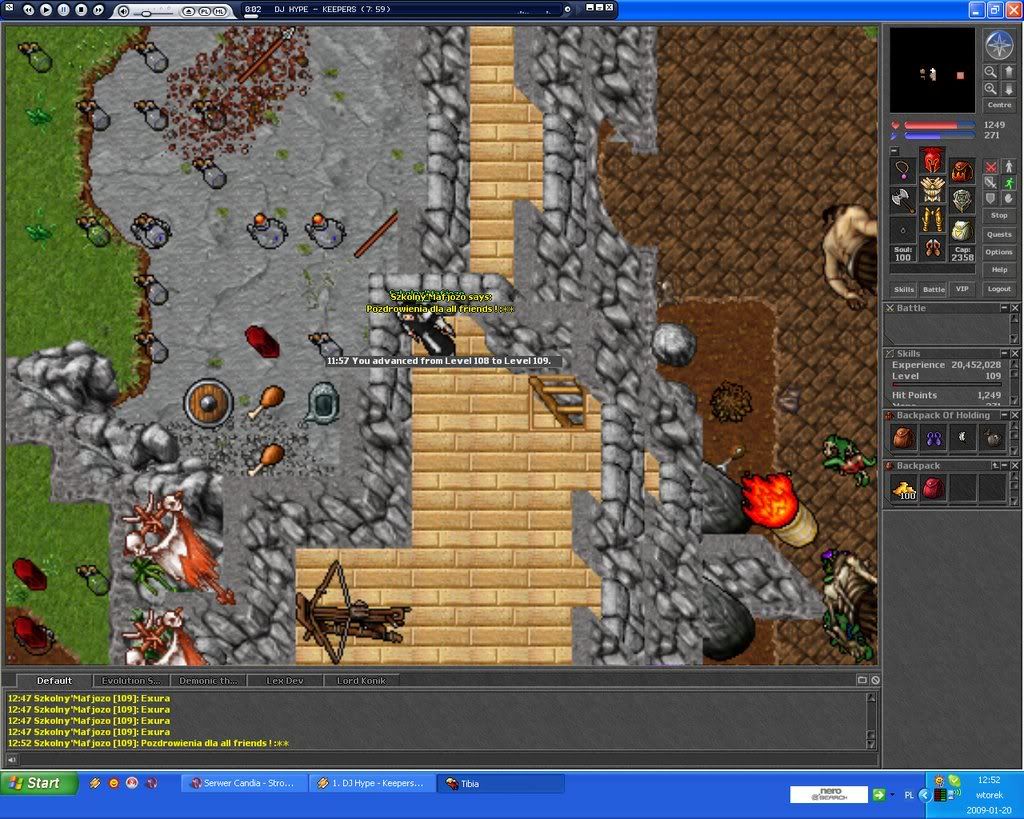
Task: Toggle the Skills window button
Action: pyautogui.click(x=904, y=289)
